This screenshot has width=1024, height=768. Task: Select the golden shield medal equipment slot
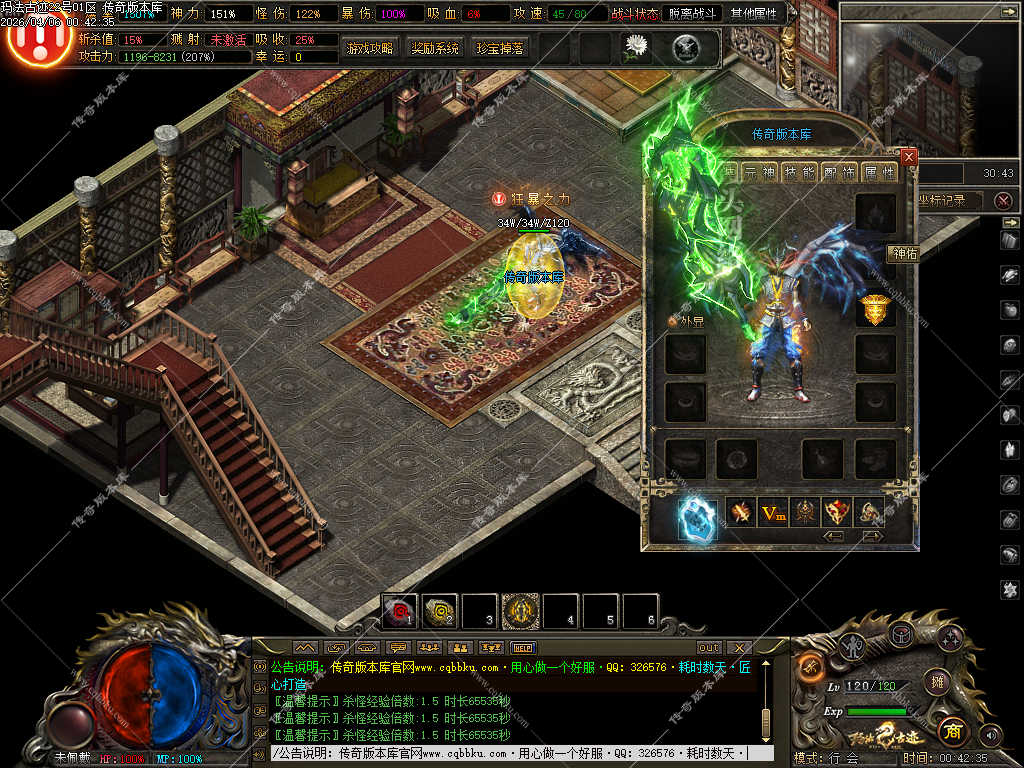pyautogui.click(x=875, y=311)
